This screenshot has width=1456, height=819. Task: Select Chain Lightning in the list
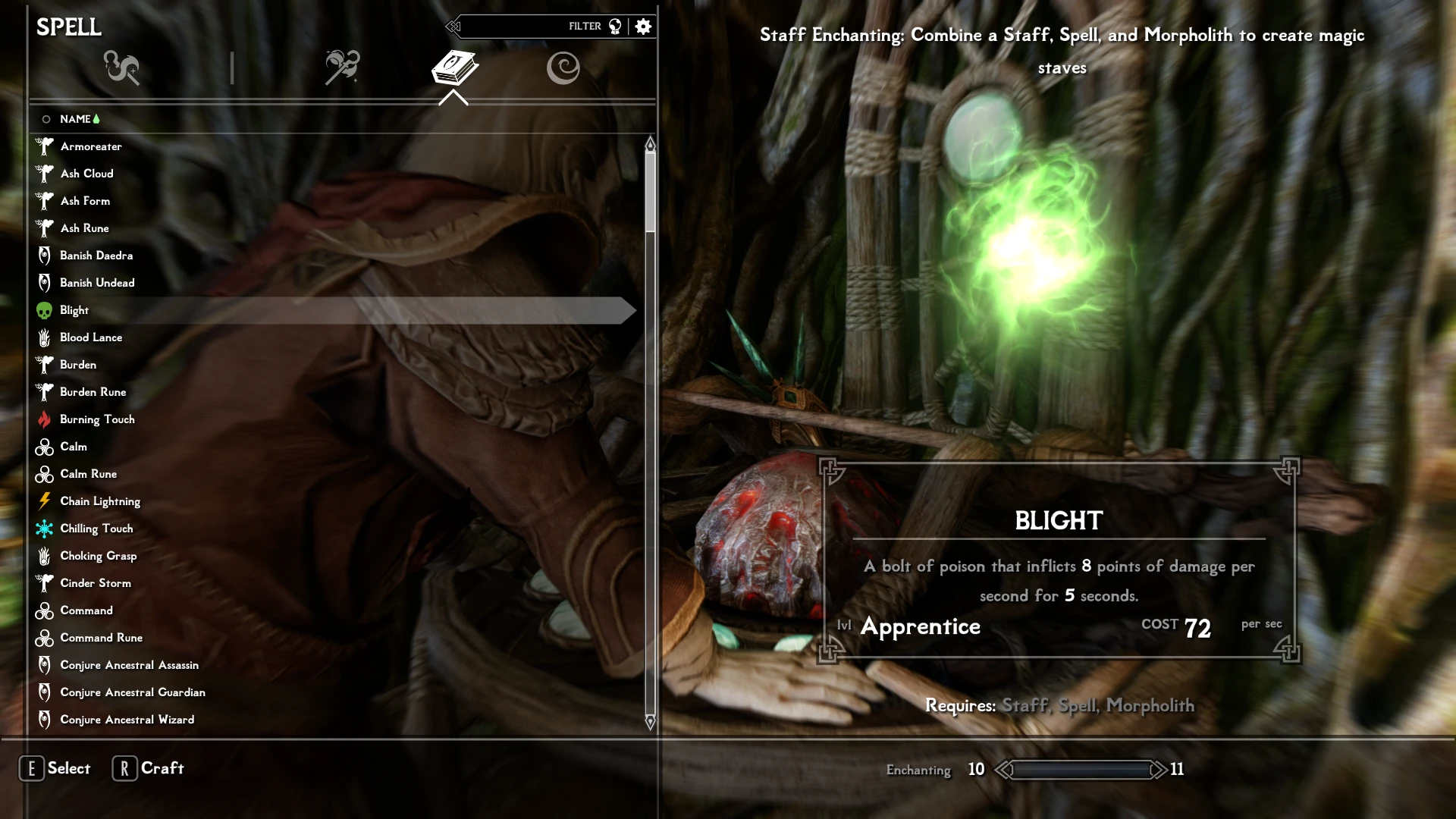pyautogui.click(x=100, y=501)
